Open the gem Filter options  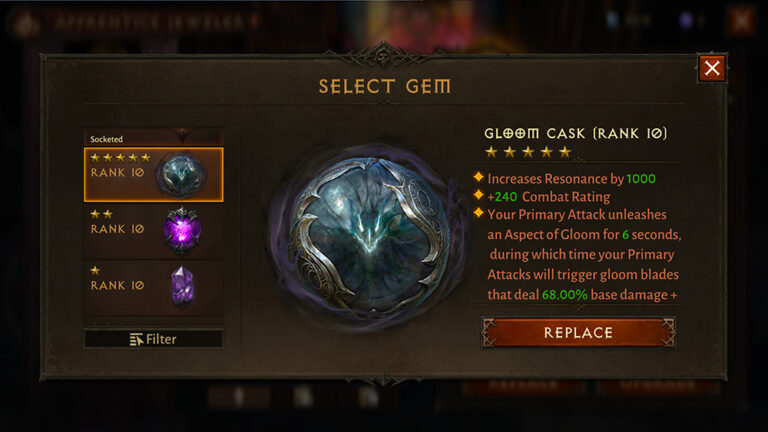(x=153, y=339)
